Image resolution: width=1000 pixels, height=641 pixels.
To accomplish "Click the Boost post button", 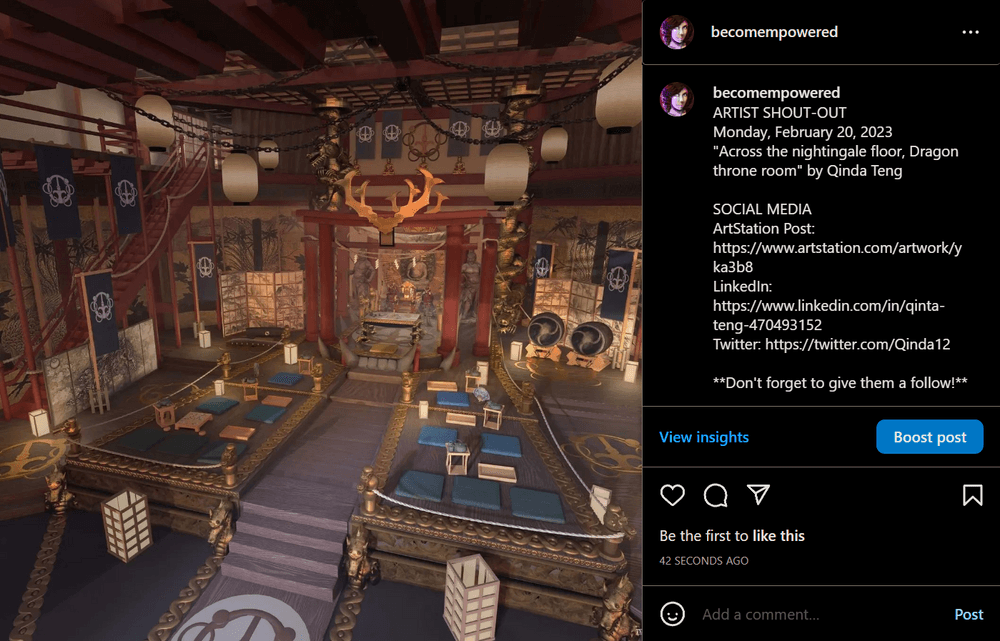I will click(x=929, y=437).
